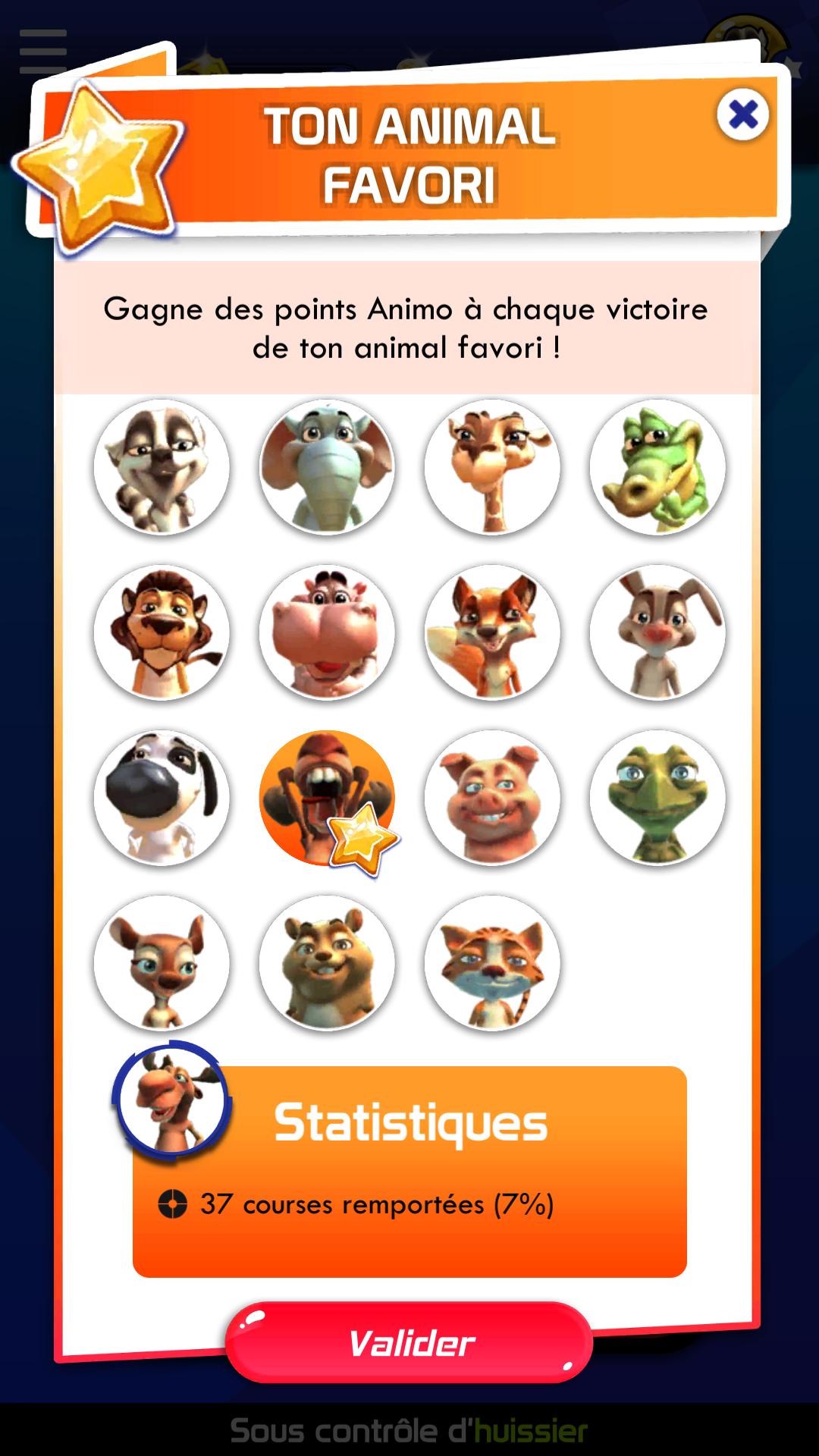Choose the raccoon as favorite animal

coord(162,467)
